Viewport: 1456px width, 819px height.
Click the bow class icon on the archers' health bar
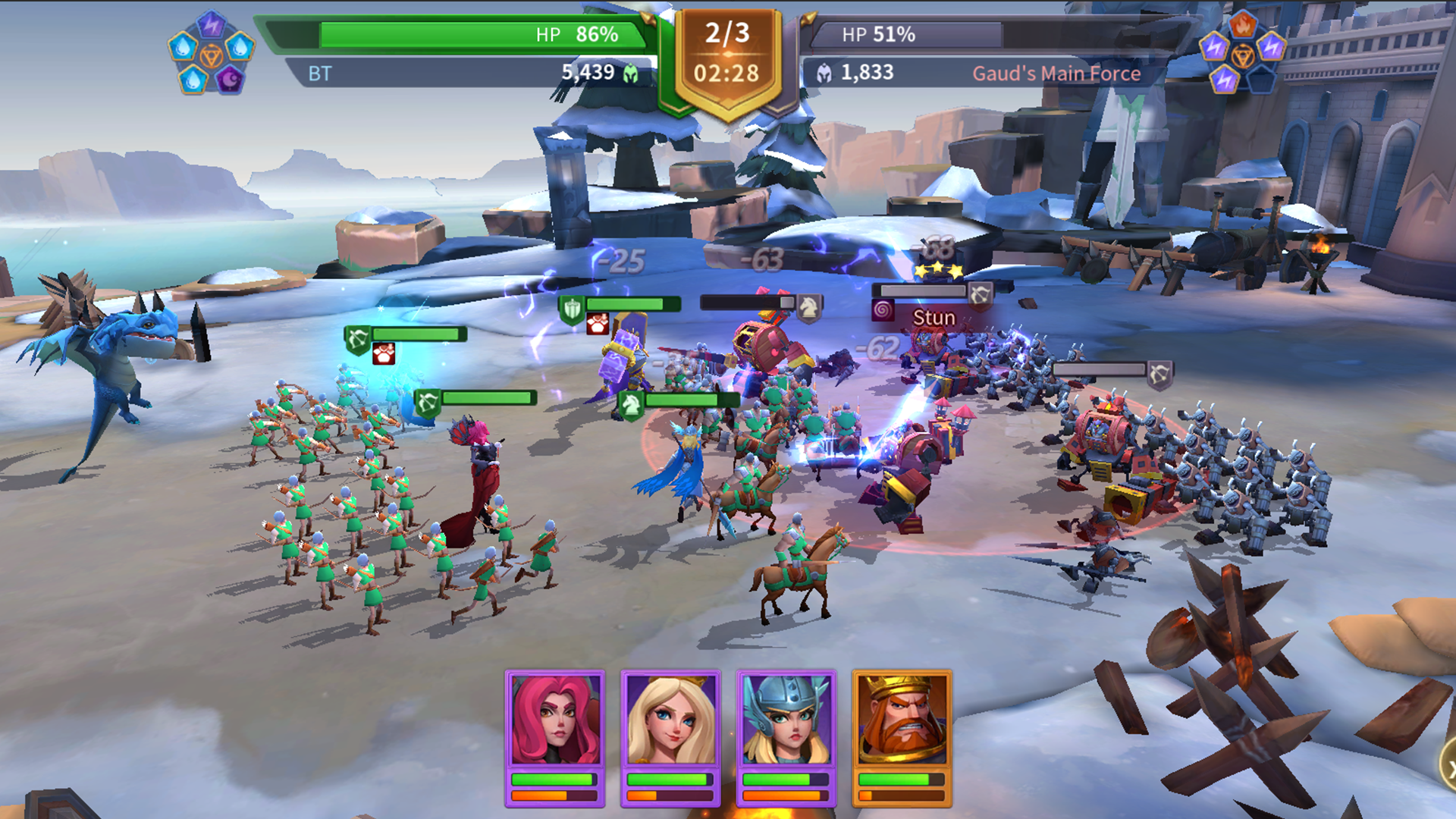click(x=358, y=337)
